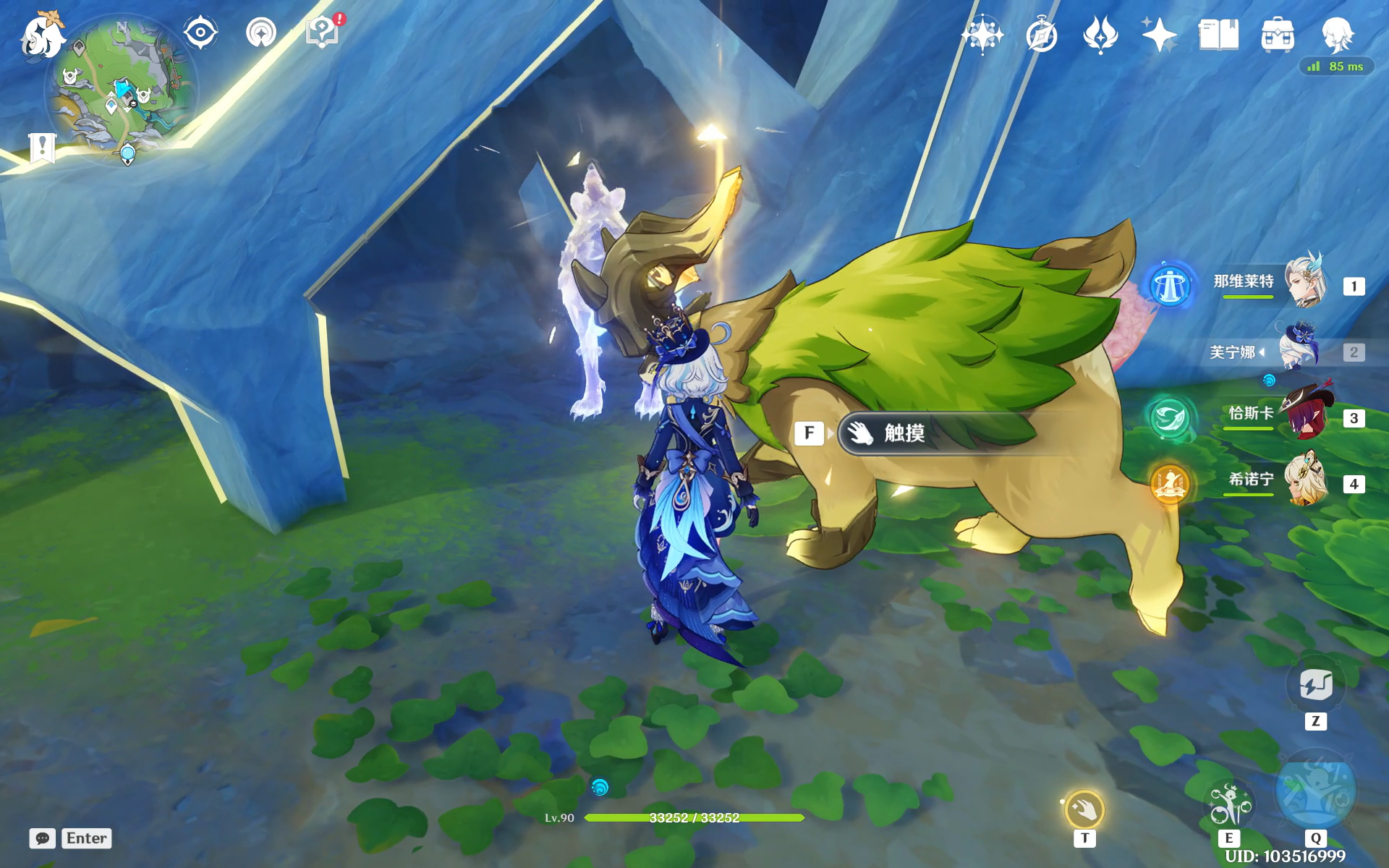Click the quest exclamation flag icon
The height and width of the screenshot is (868, 1389).
tap(43, 148)
